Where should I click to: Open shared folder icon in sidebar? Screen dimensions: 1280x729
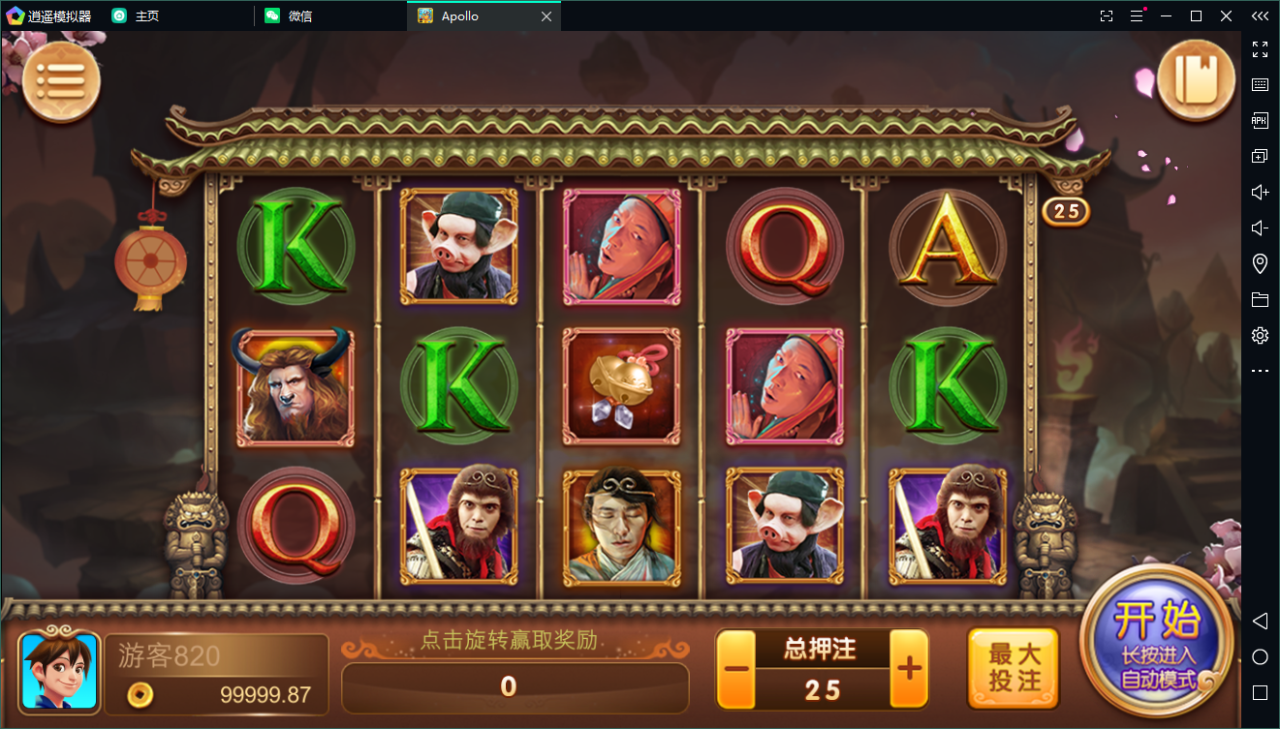point(1259,299)
